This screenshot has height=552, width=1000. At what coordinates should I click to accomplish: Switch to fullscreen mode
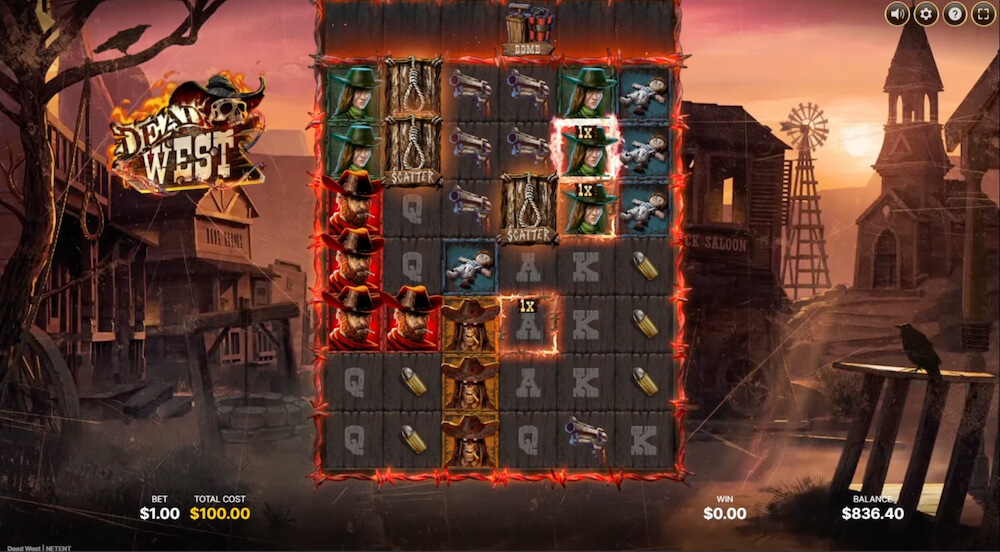(x=983, y=14)
